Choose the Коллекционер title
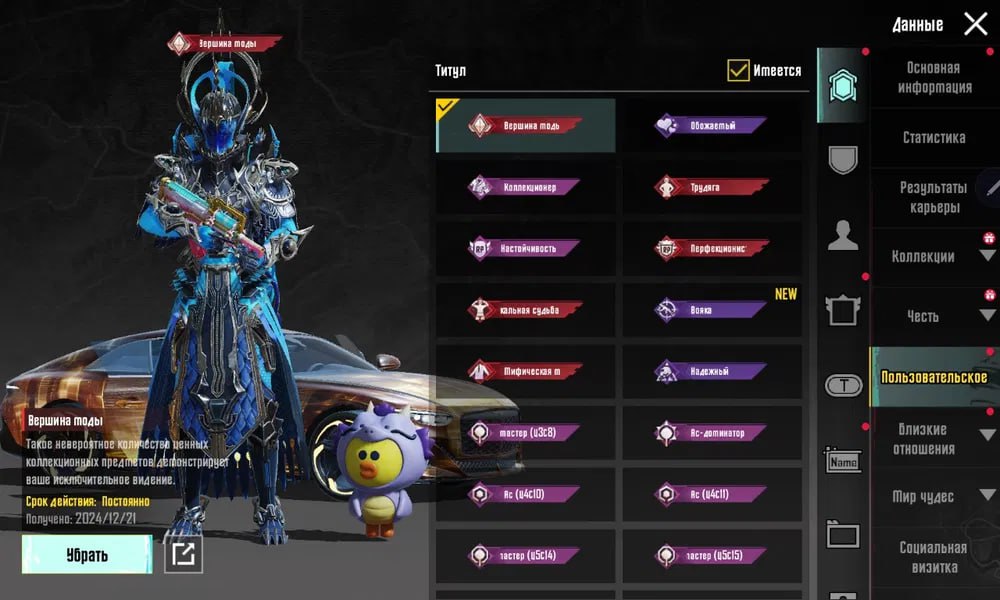This screenshot has width=1000, height=600. tap(526, 187)
